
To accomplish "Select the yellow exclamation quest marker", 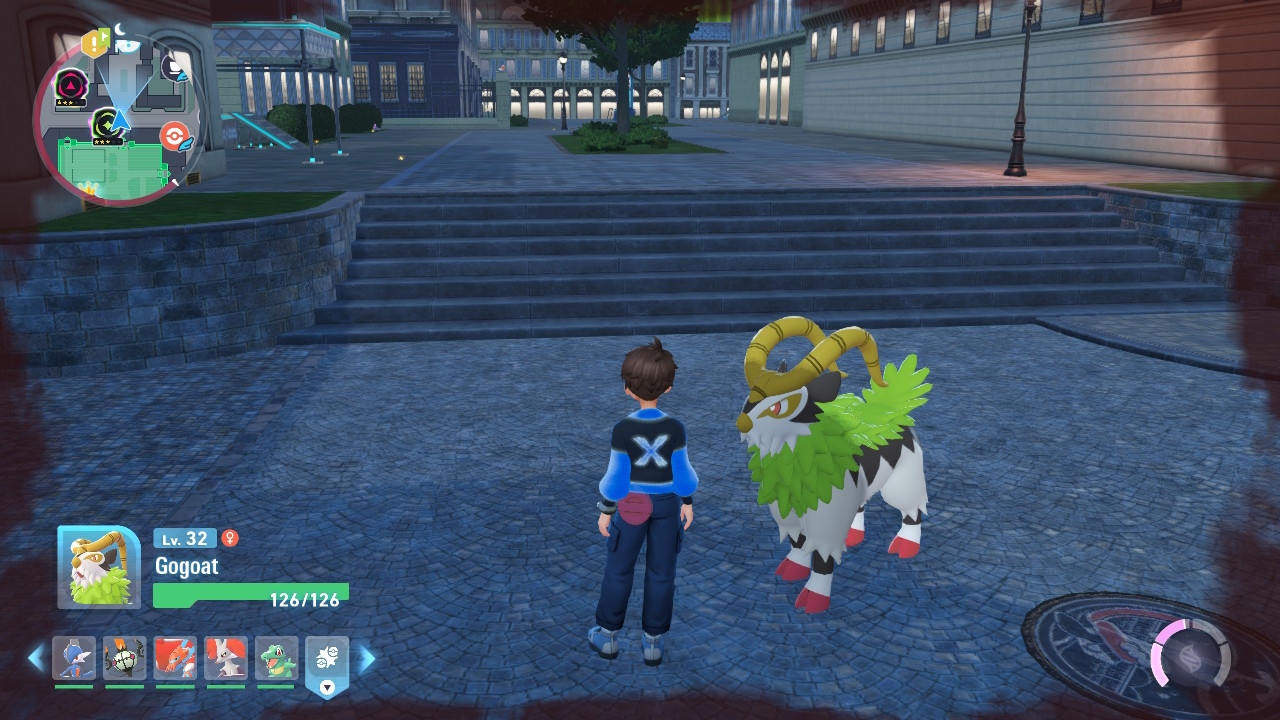I will 95,42.
